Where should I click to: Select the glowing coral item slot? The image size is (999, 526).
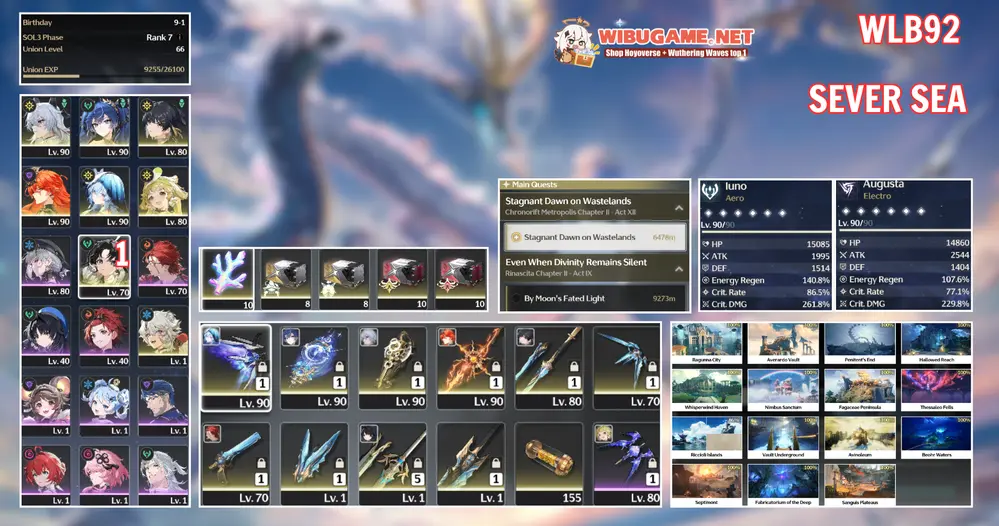(227, 278)
